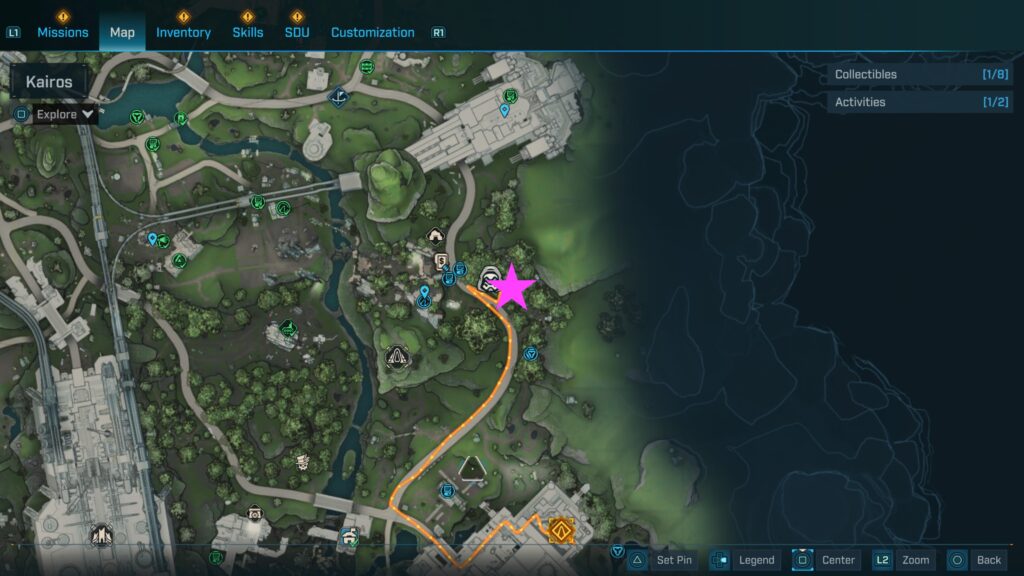Select the Map tab

coord(122,32)
